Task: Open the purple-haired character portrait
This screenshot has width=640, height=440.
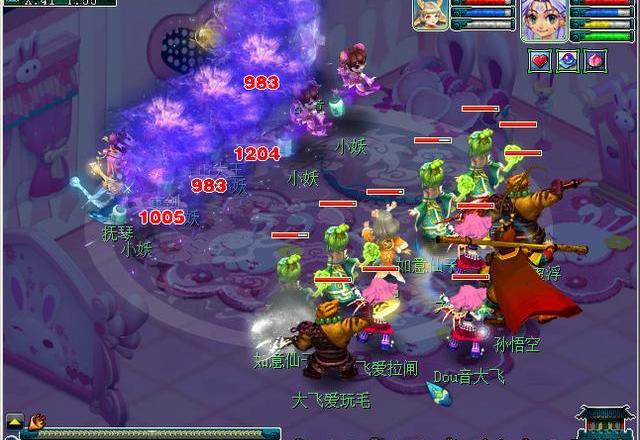Action: 543,19
